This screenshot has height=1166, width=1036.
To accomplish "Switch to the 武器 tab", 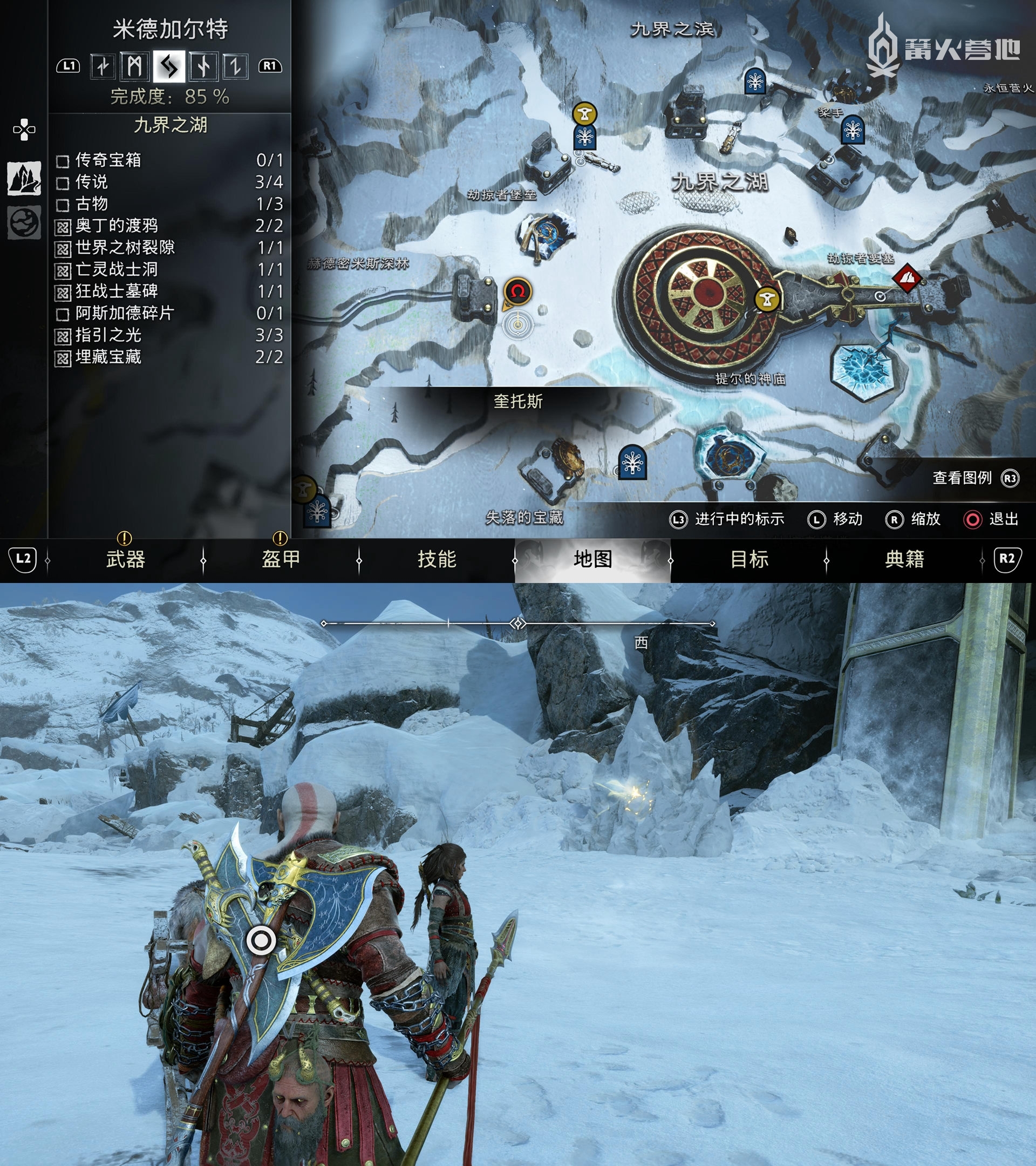I will pos(125,559).
